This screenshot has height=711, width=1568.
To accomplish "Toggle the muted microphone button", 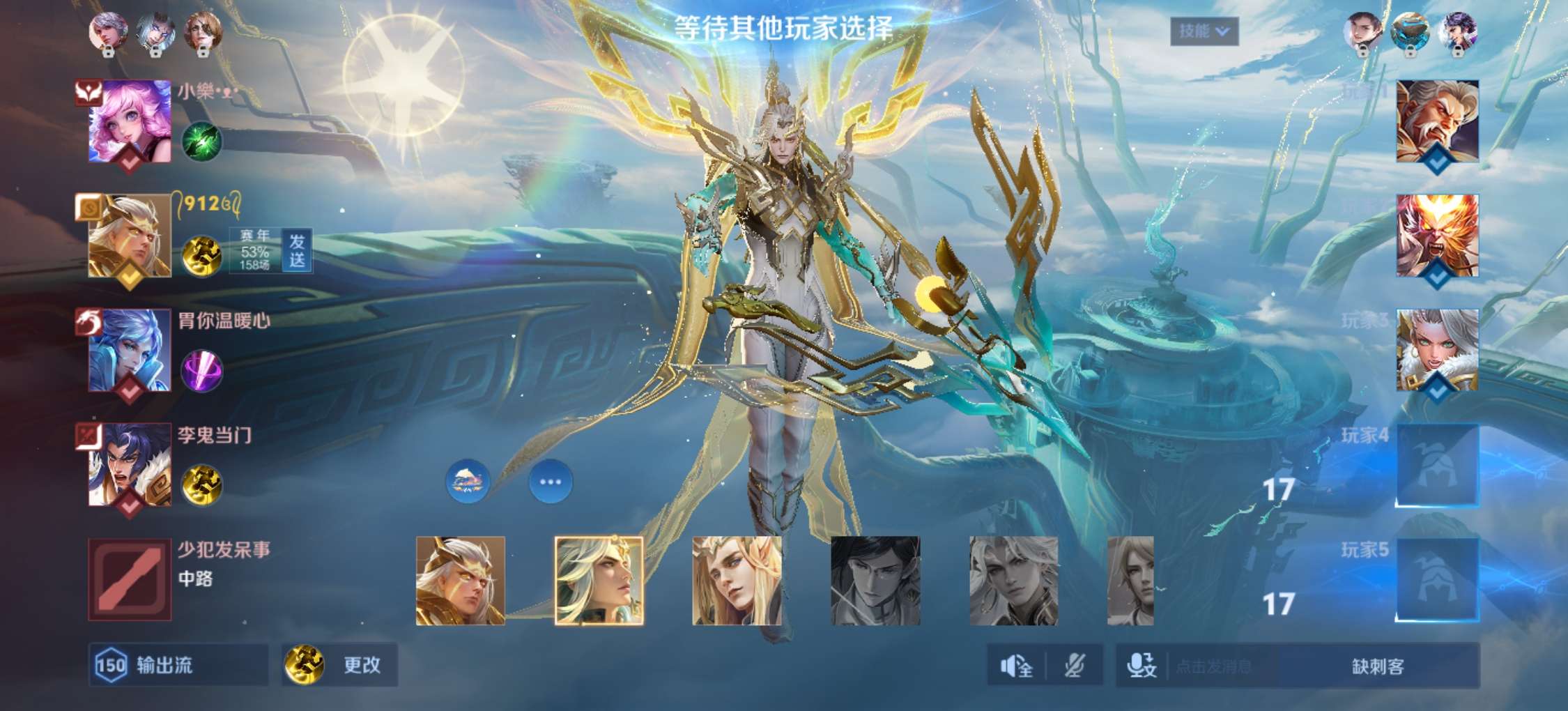I will pyautogui.click(x=1075, y=666).
